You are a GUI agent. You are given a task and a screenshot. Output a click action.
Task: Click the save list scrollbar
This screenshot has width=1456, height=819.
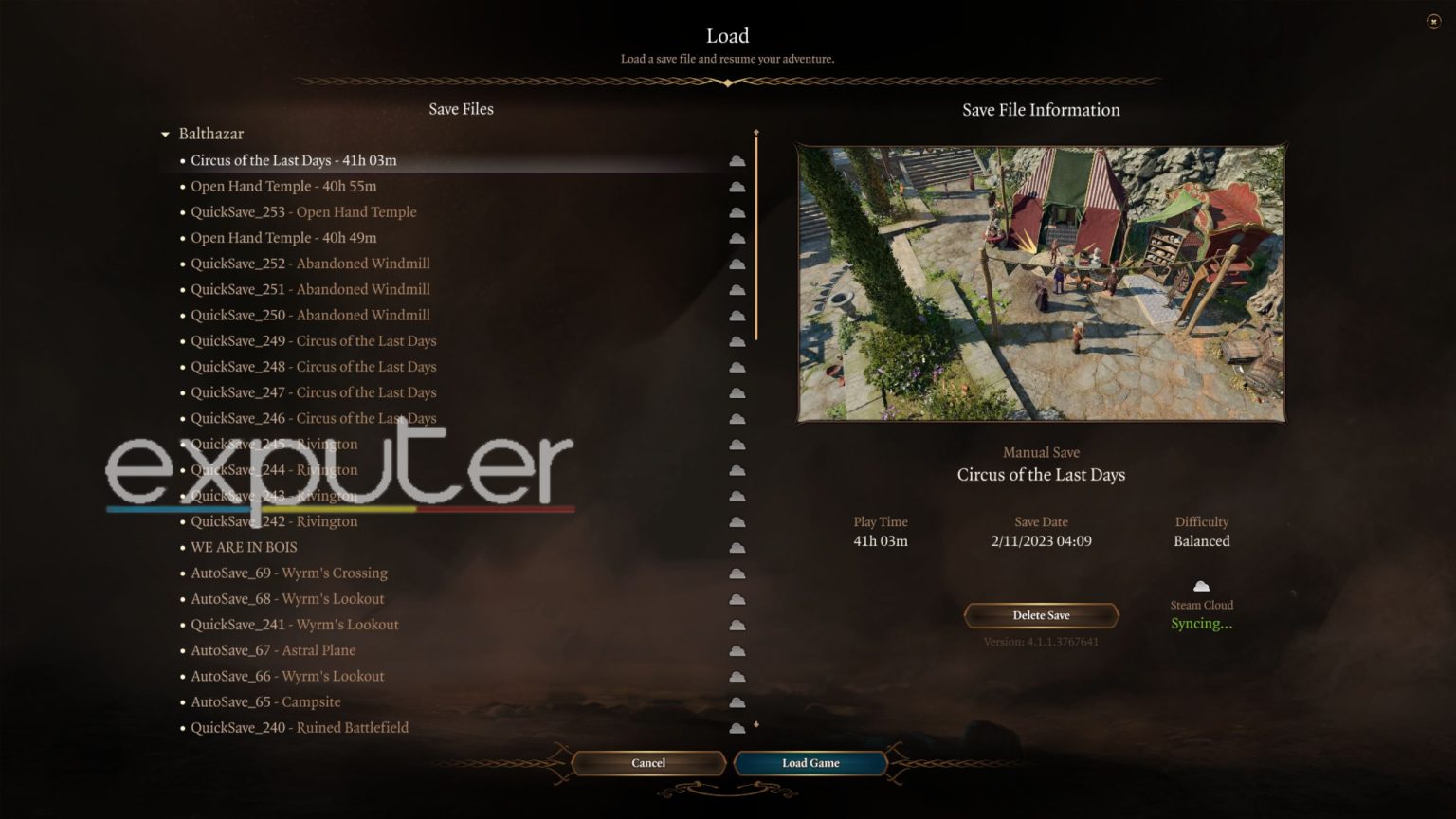coord(755,237)
